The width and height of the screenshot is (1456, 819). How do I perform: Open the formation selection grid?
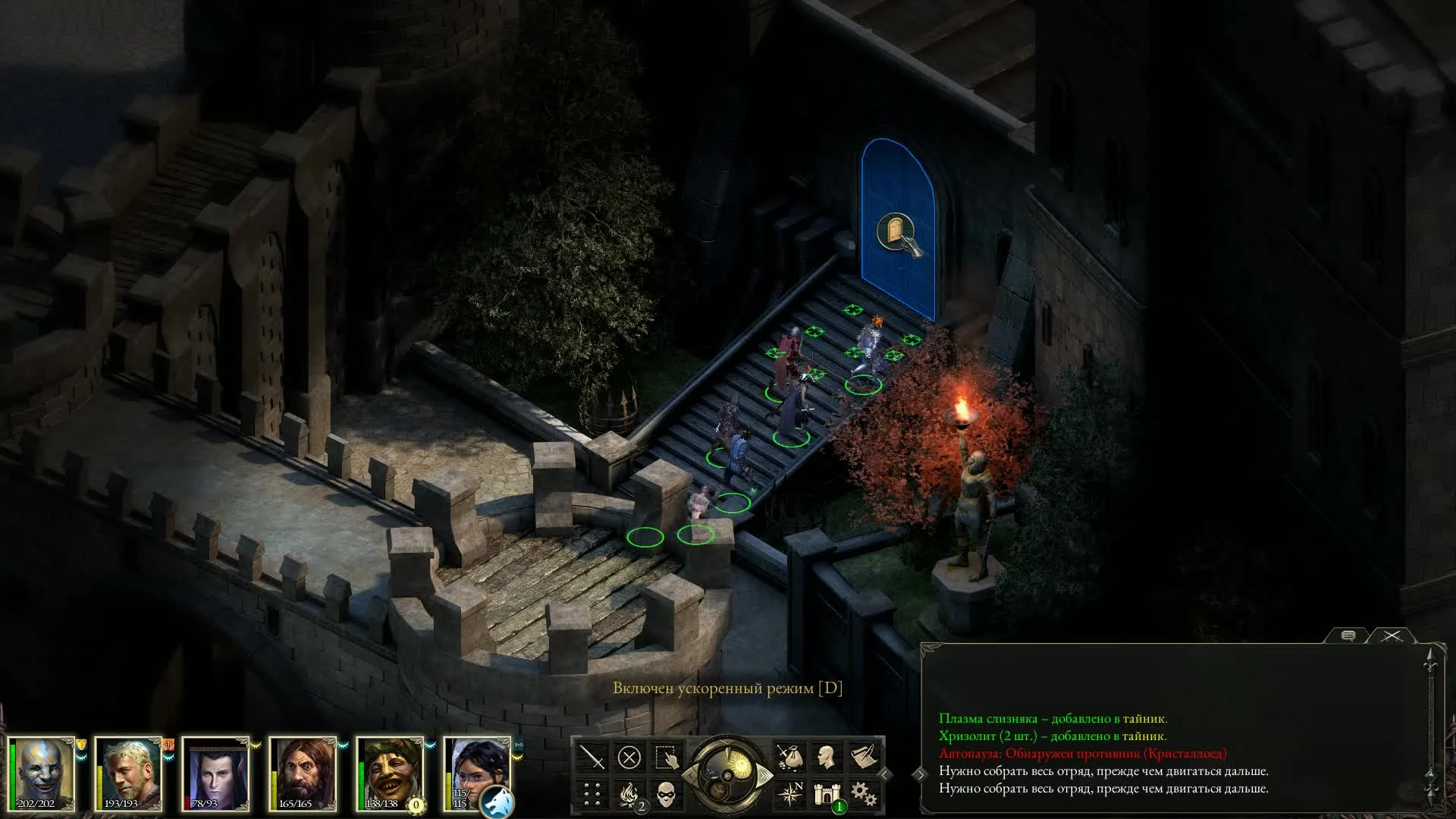pyautogui.click(x=591, y=794)
